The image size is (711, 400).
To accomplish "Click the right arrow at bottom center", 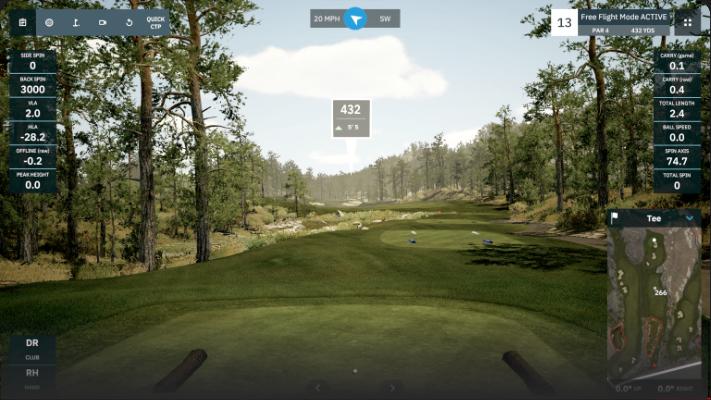I will (393, 387).
